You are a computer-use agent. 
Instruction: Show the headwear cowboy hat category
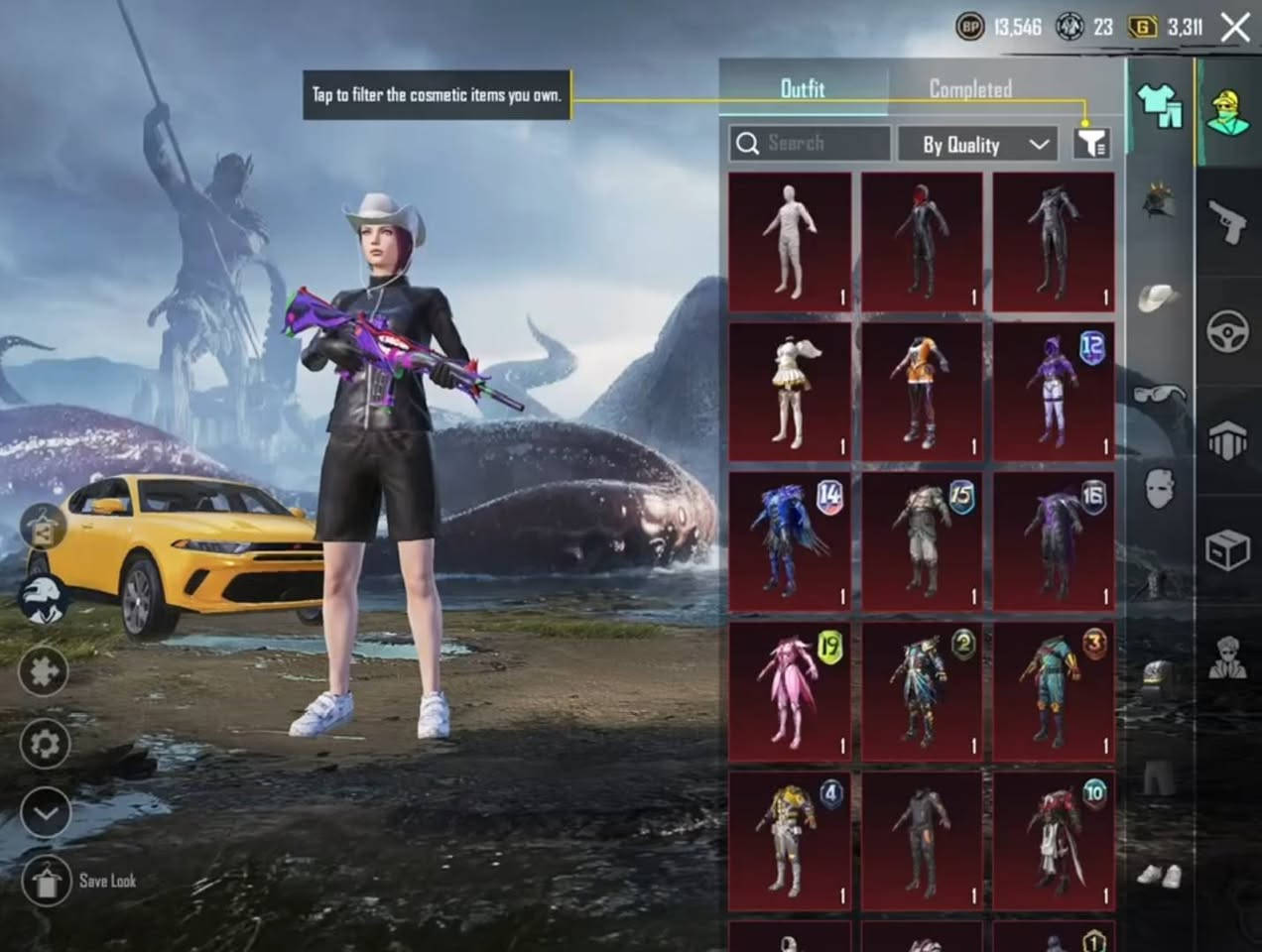pyautogui.click(x=1159, y=297)
